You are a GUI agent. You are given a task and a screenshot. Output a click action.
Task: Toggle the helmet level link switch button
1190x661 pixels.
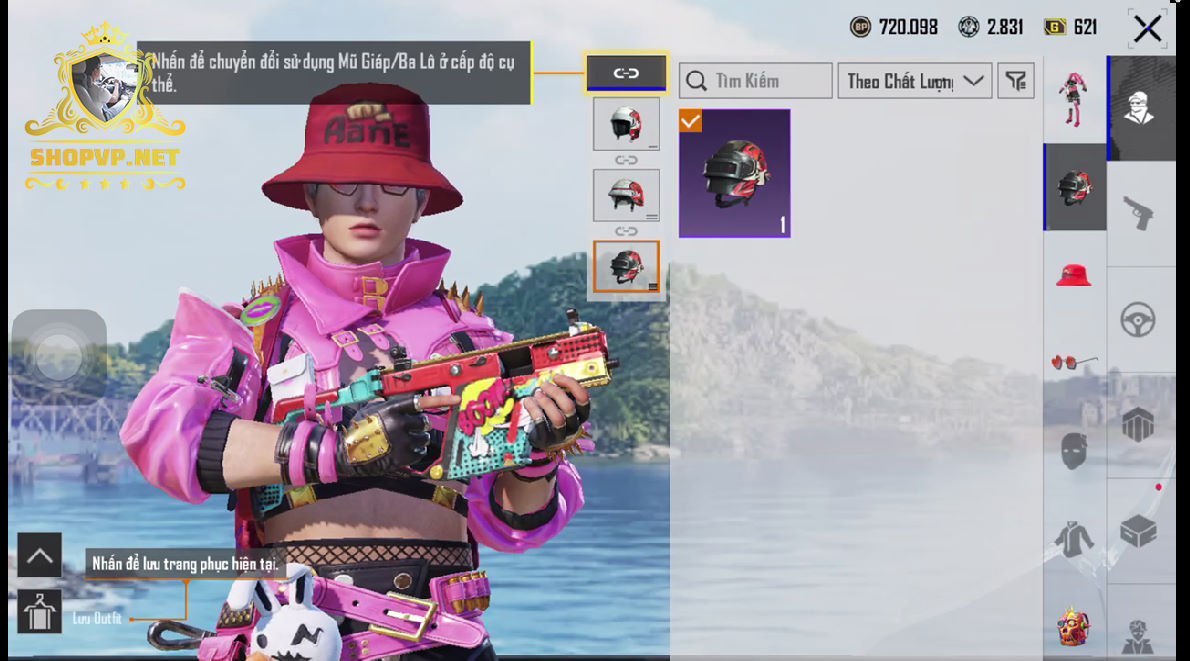coord(626,73)
